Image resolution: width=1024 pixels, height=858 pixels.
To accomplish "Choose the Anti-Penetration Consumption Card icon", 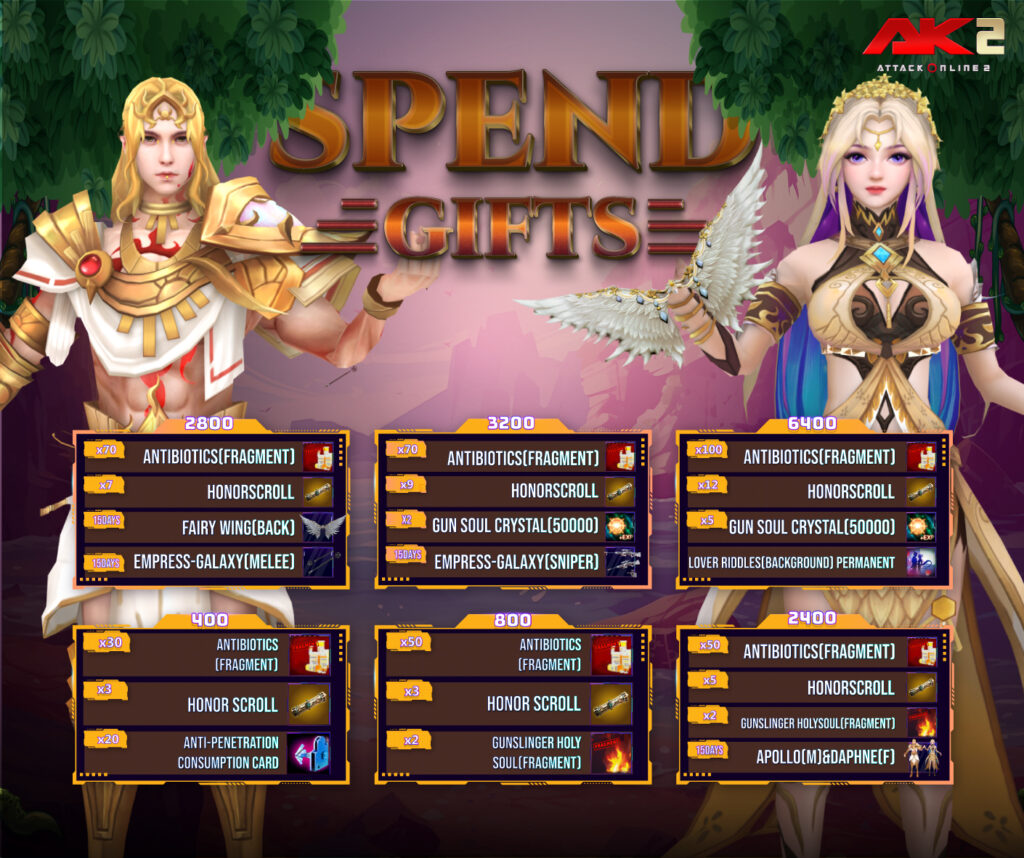I will tap(309, 753).
